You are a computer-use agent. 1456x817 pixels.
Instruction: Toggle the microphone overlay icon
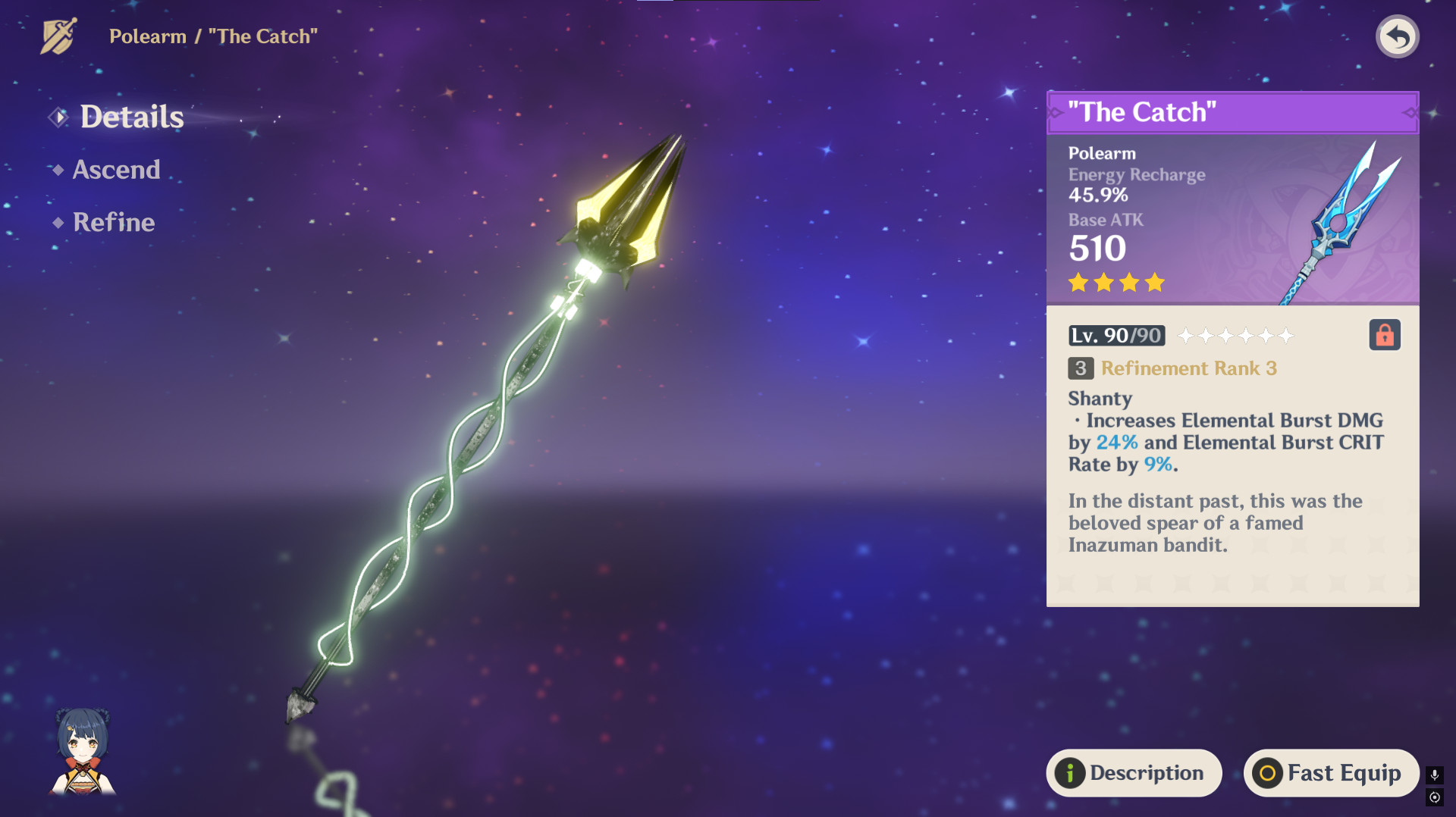pos(1434,775)
